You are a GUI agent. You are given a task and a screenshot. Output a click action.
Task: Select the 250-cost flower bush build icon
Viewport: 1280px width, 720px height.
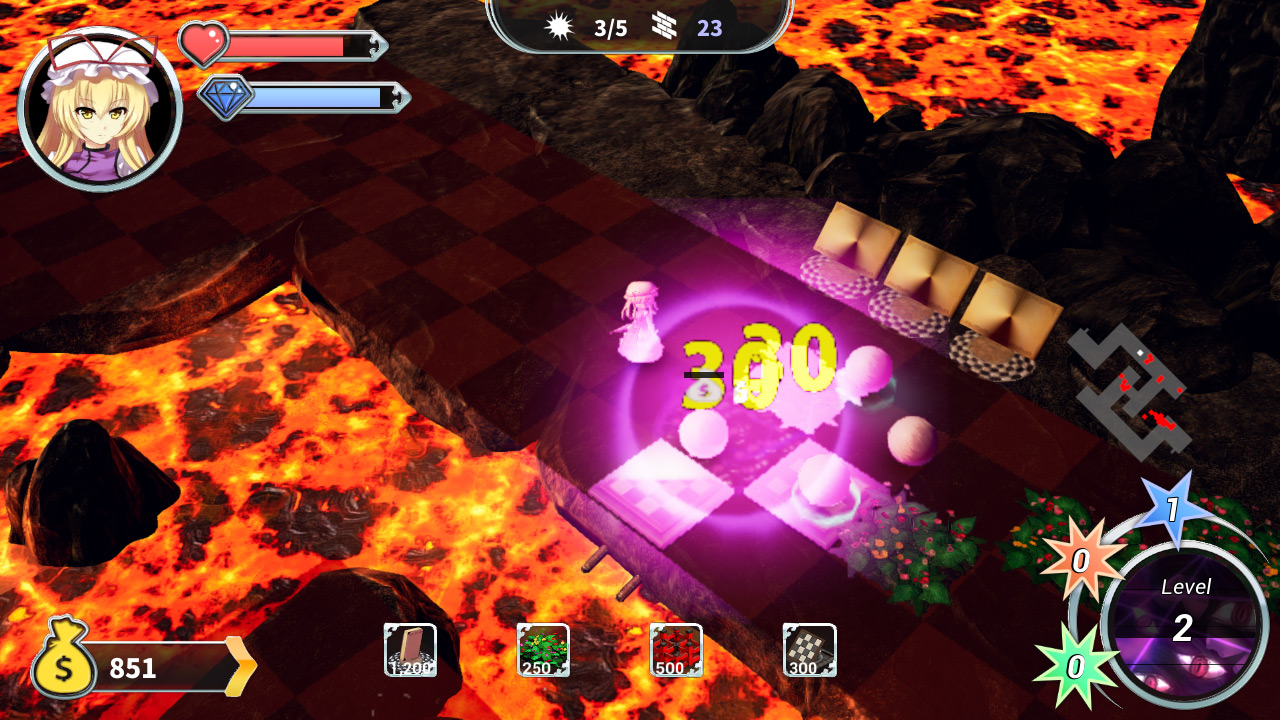point(543,650)
